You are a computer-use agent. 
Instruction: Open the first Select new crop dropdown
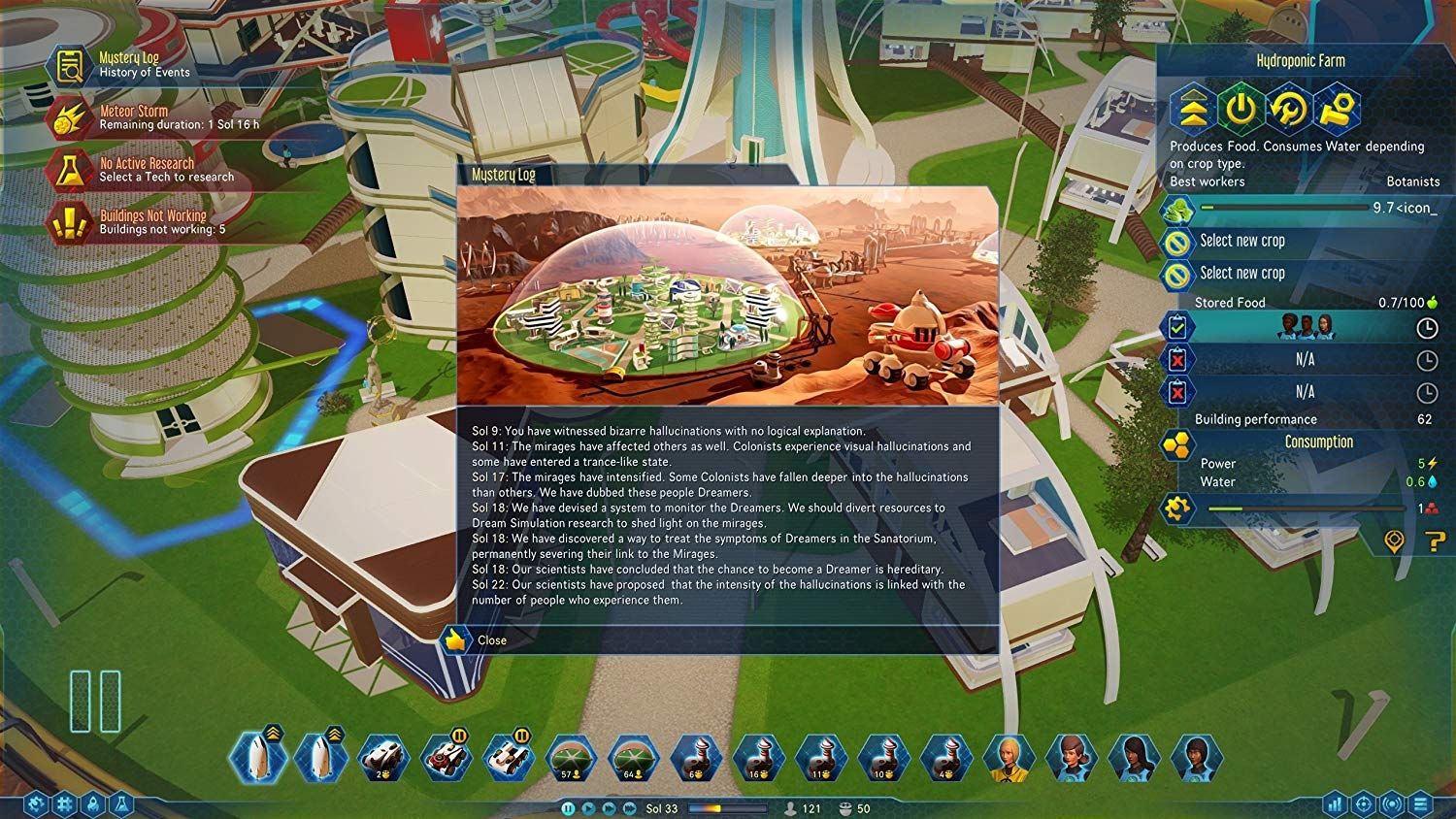click(1252, 240)
